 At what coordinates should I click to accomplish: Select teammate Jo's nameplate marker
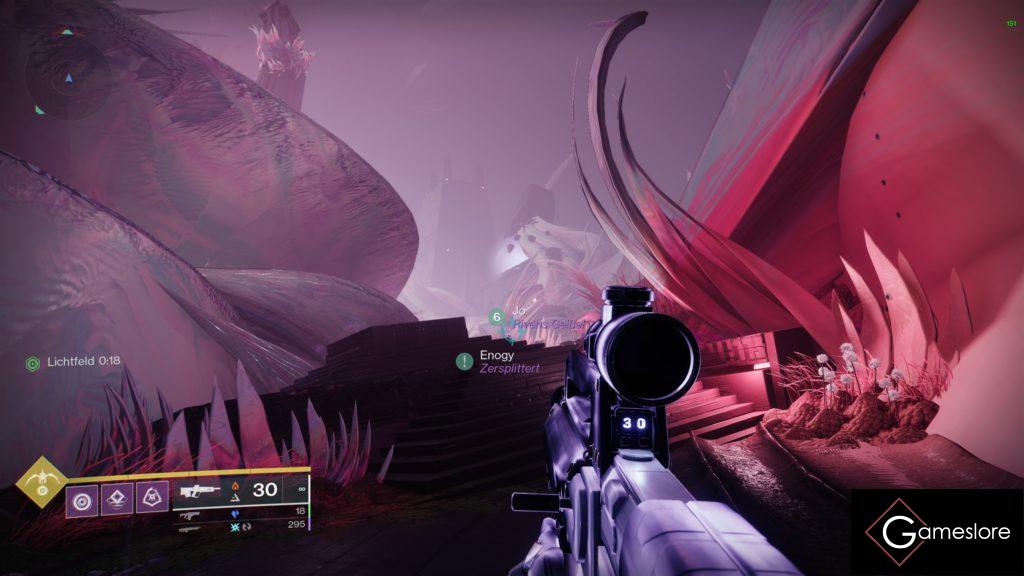click(x=496, y=318)
